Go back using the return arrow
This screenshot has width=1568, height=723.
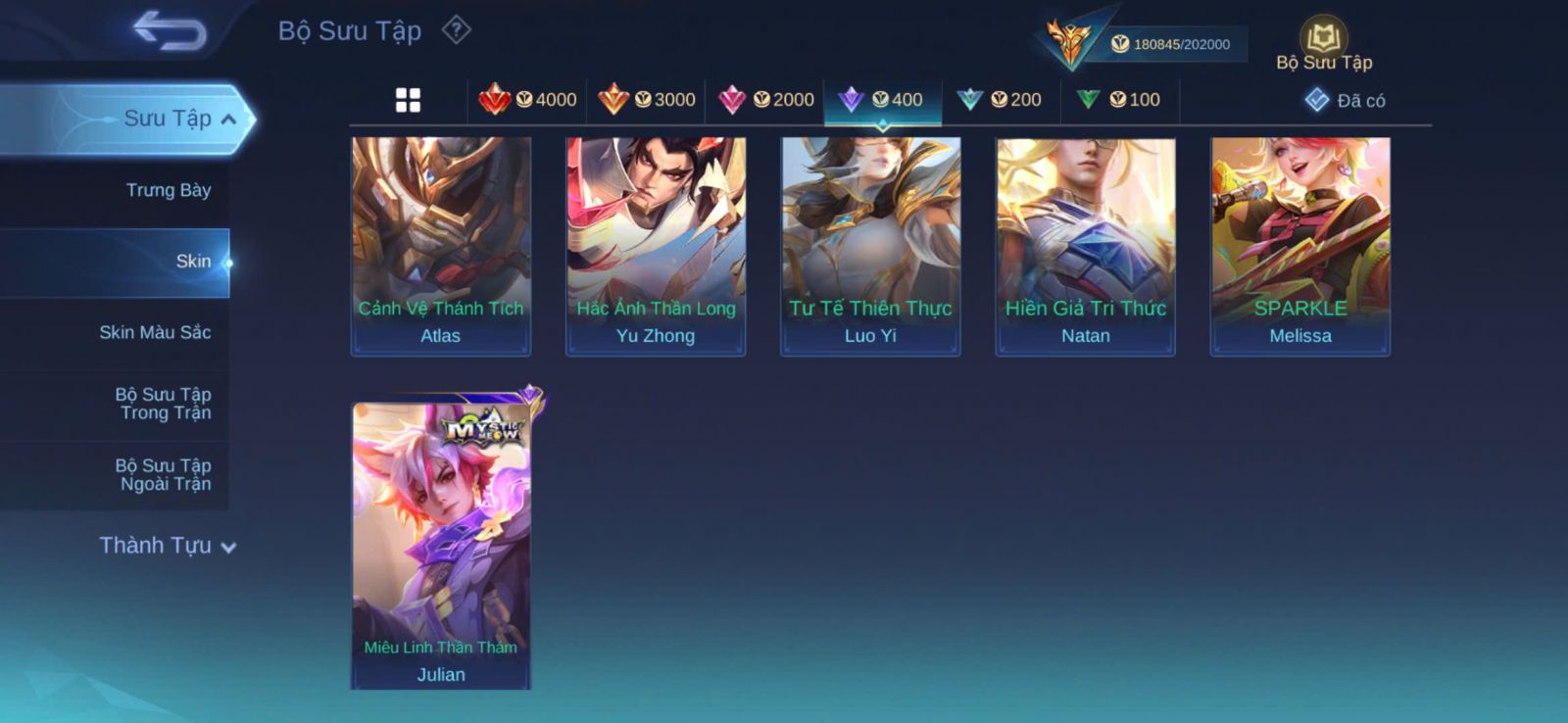click(170, 30)
